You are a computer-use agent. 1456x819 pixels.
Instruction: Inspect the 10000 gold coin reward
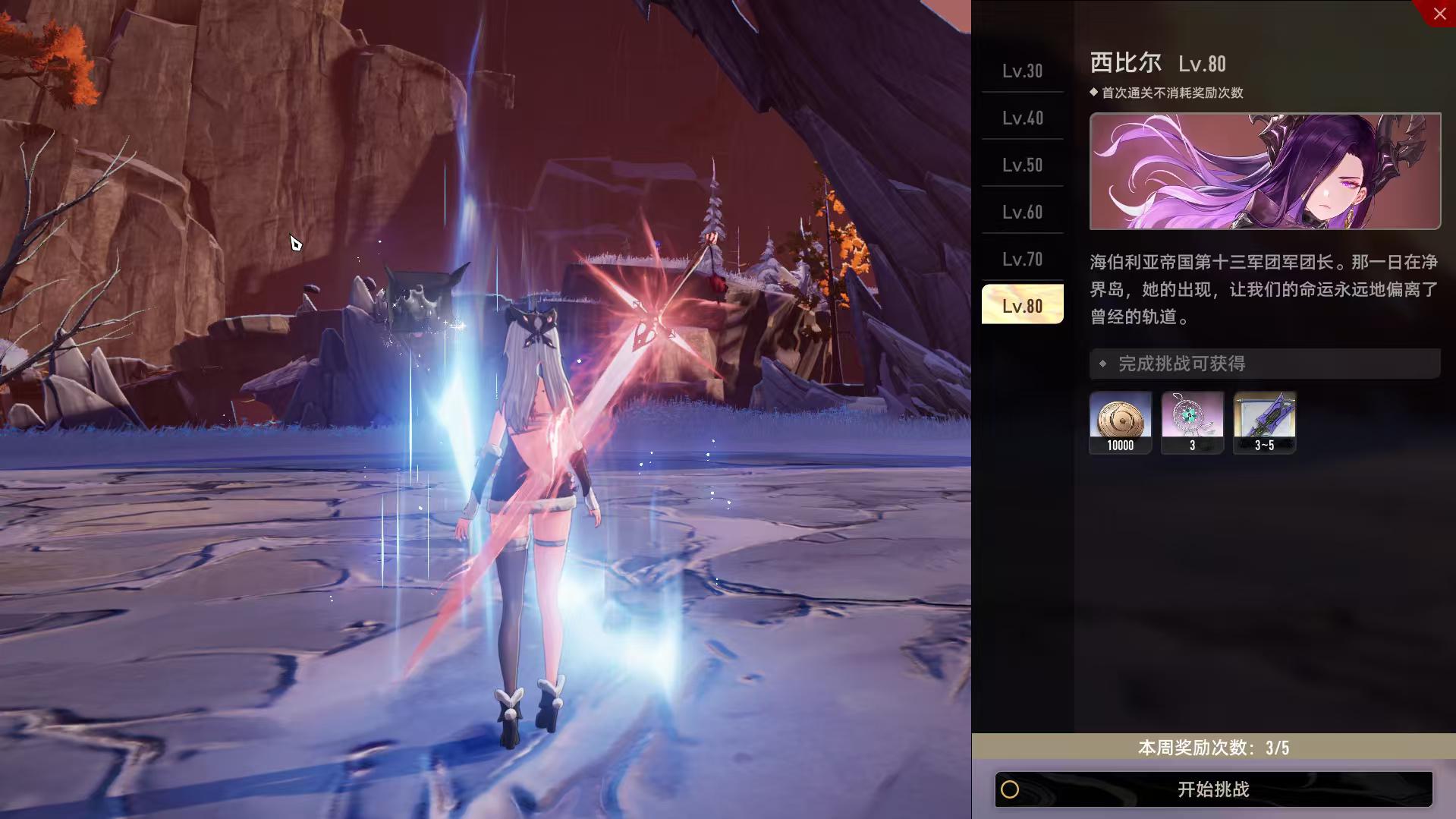[x=1120, y=422]
